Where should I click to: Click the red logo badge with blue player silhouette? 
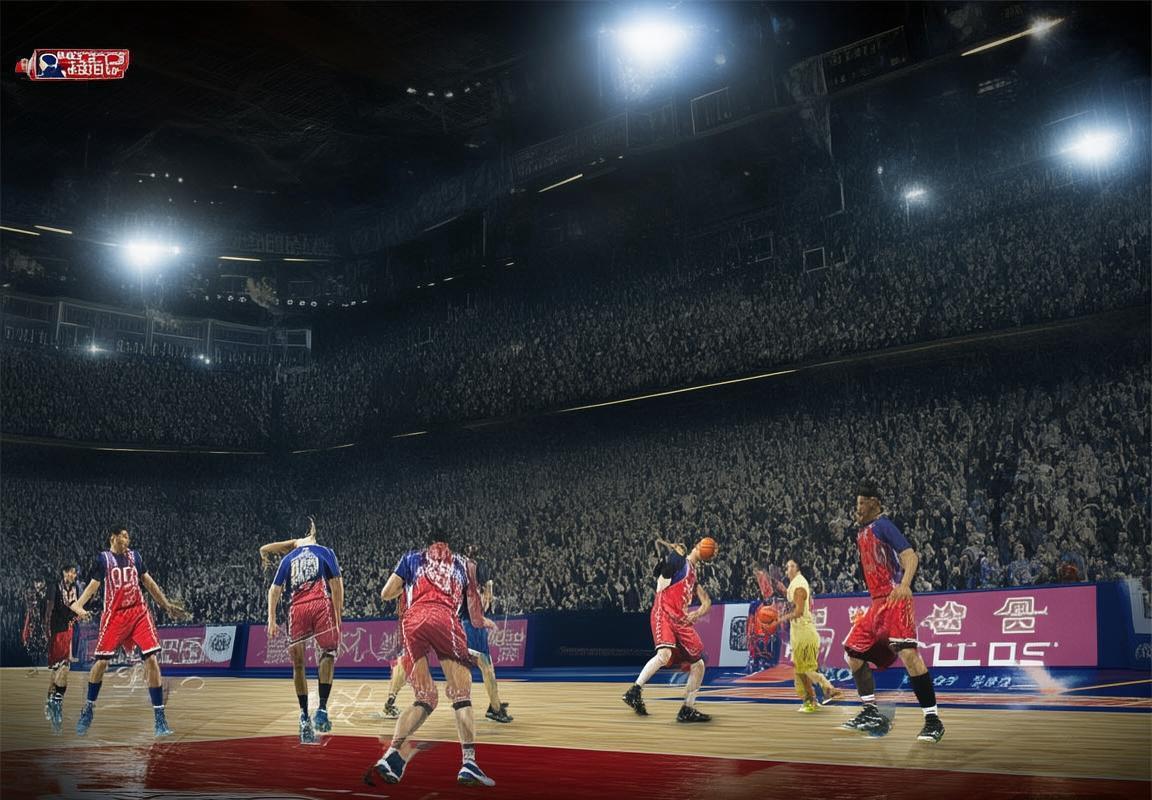(x=73, y=64)
